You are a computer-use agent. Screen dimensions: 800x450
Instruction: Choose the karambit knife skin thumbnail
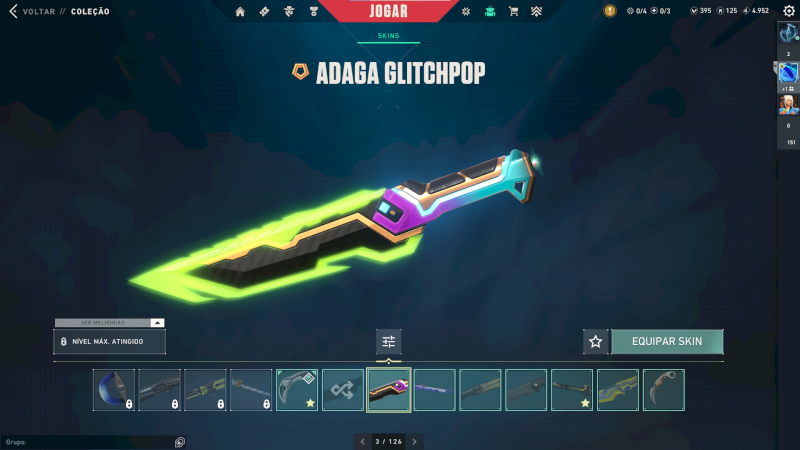coord(664,390)
